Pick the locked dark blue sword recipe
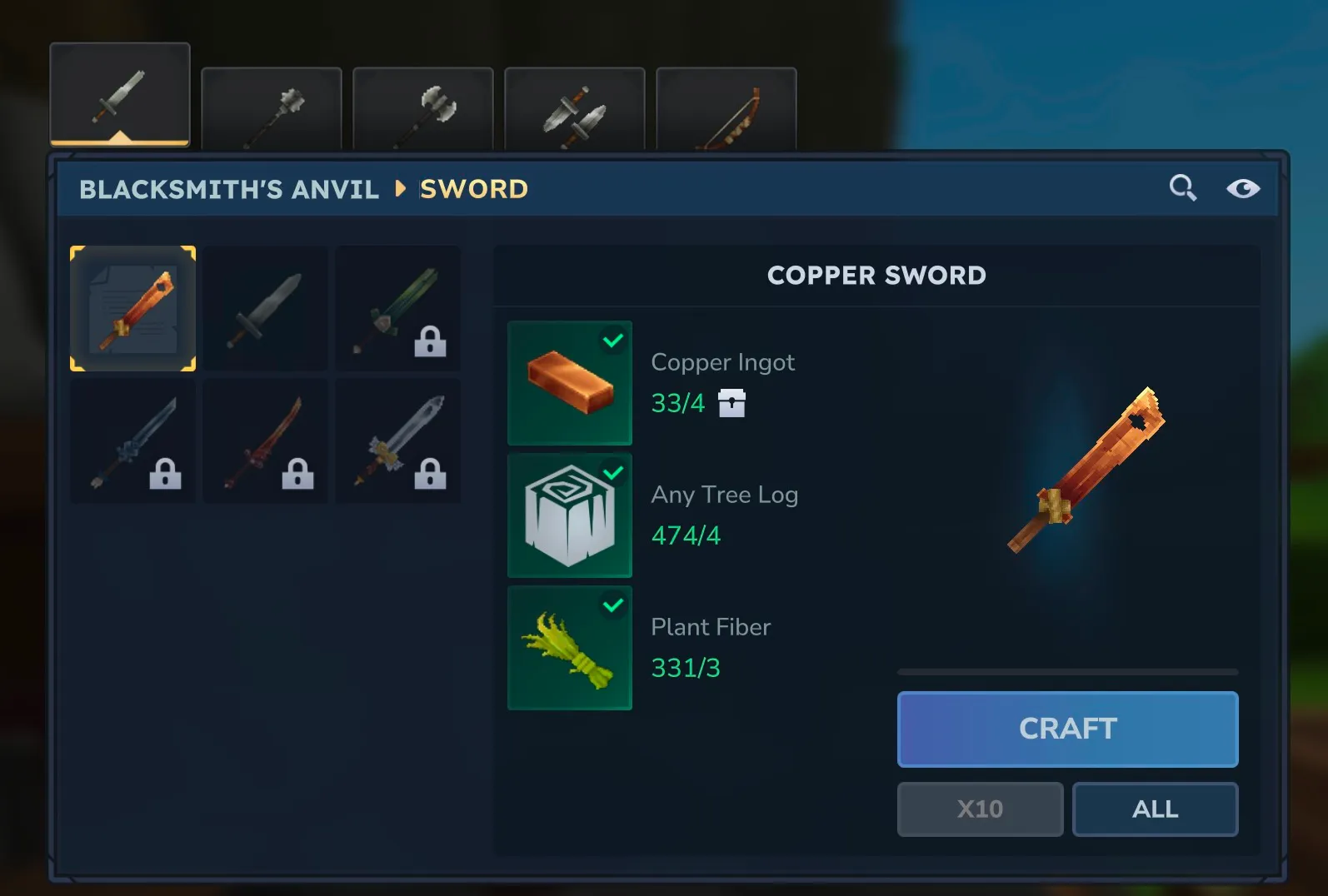Image resolution: width=1328 pixels, height=896 pixels. coord(133,441)
